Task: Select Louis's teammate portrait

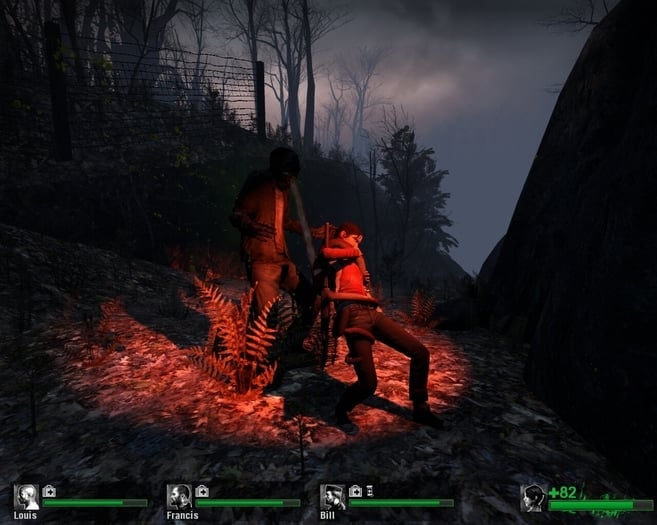Action: pos(26,497)
